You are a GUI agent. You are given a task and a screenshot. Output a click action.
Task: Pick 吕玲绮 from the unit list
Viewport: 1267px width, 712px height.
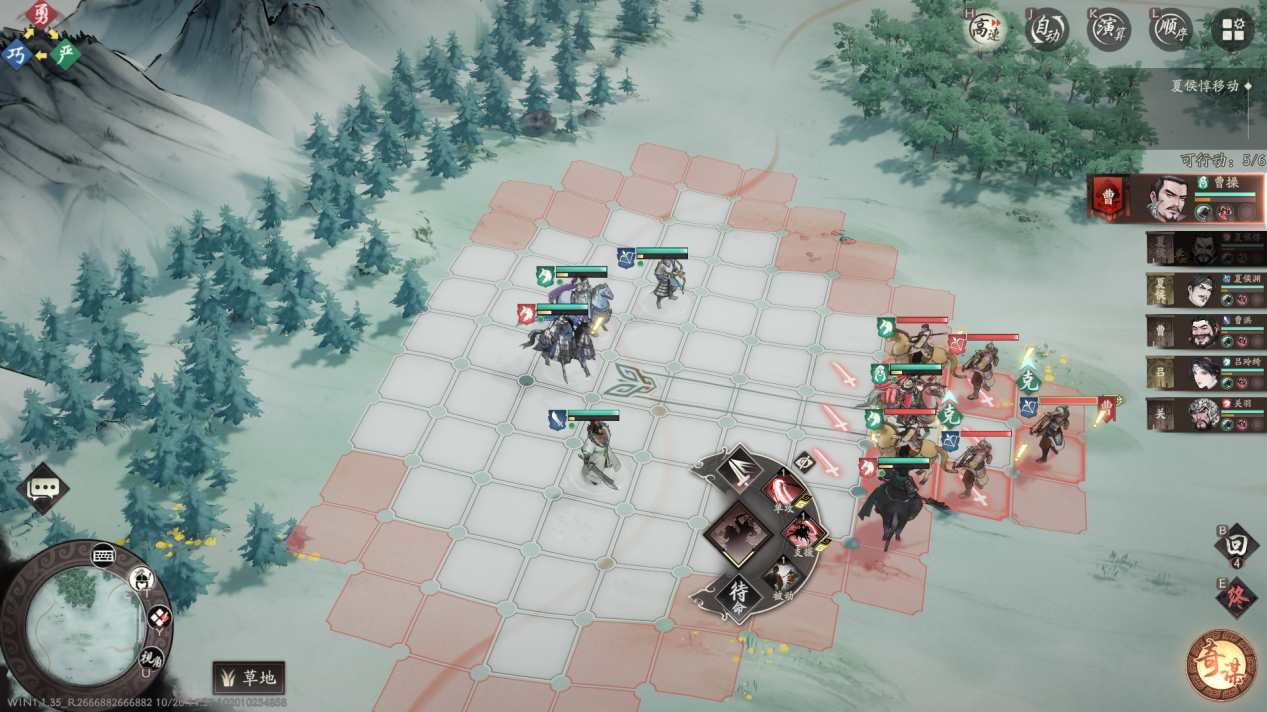(x=1206, y=374)
